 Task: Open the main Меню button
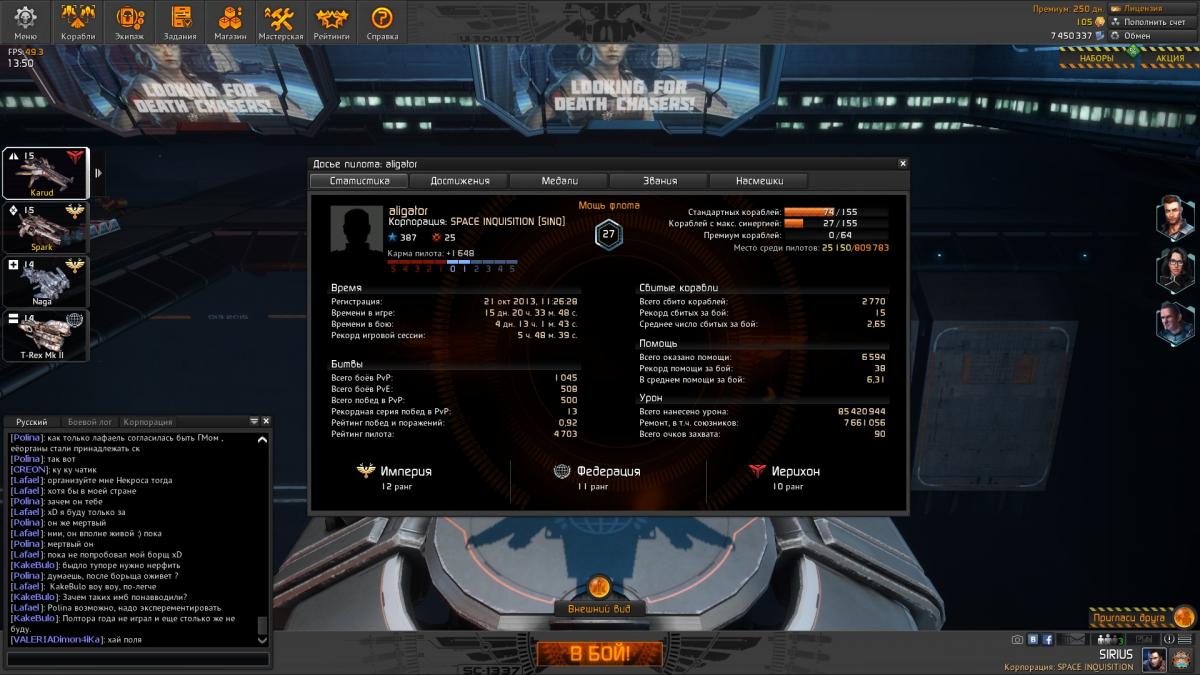tap(25, 22)
